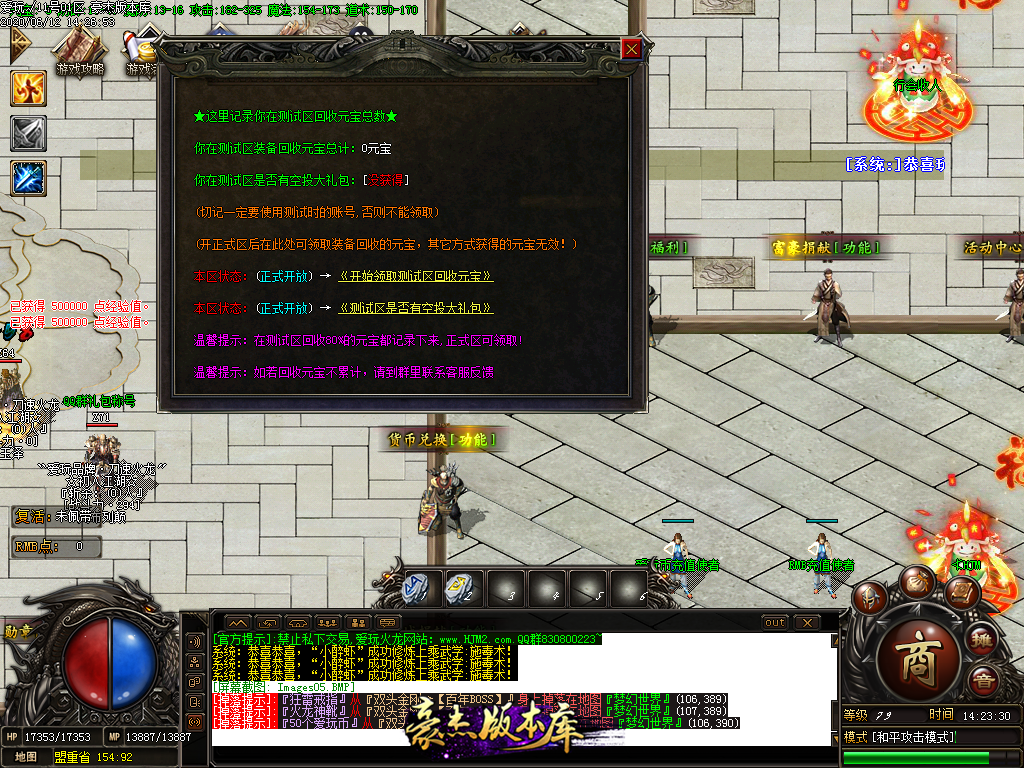Collapse the top menu with the gold arrow
The height and width of the screenshot is (768, 1024).
[x=18, y=42]
